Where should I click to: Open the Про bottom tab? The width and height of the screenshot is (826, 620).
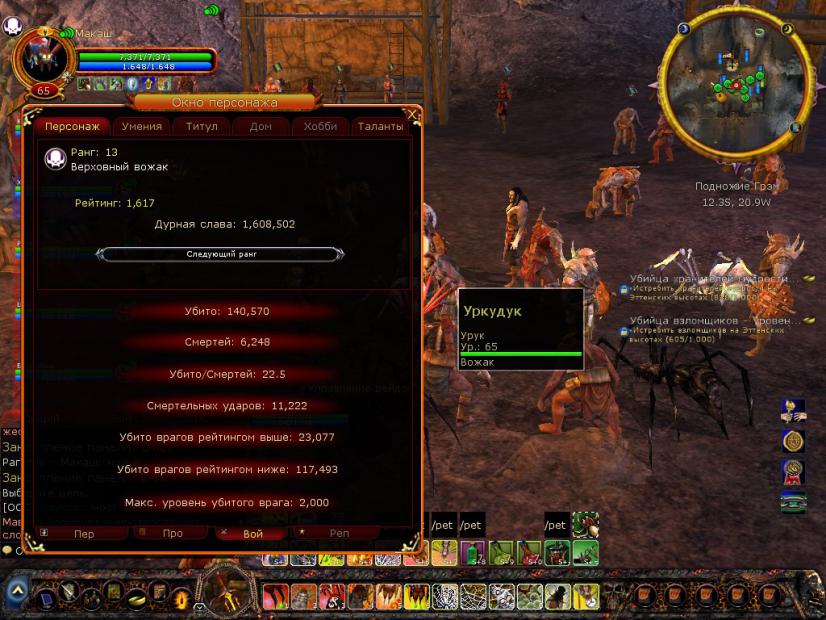(172, 534)
